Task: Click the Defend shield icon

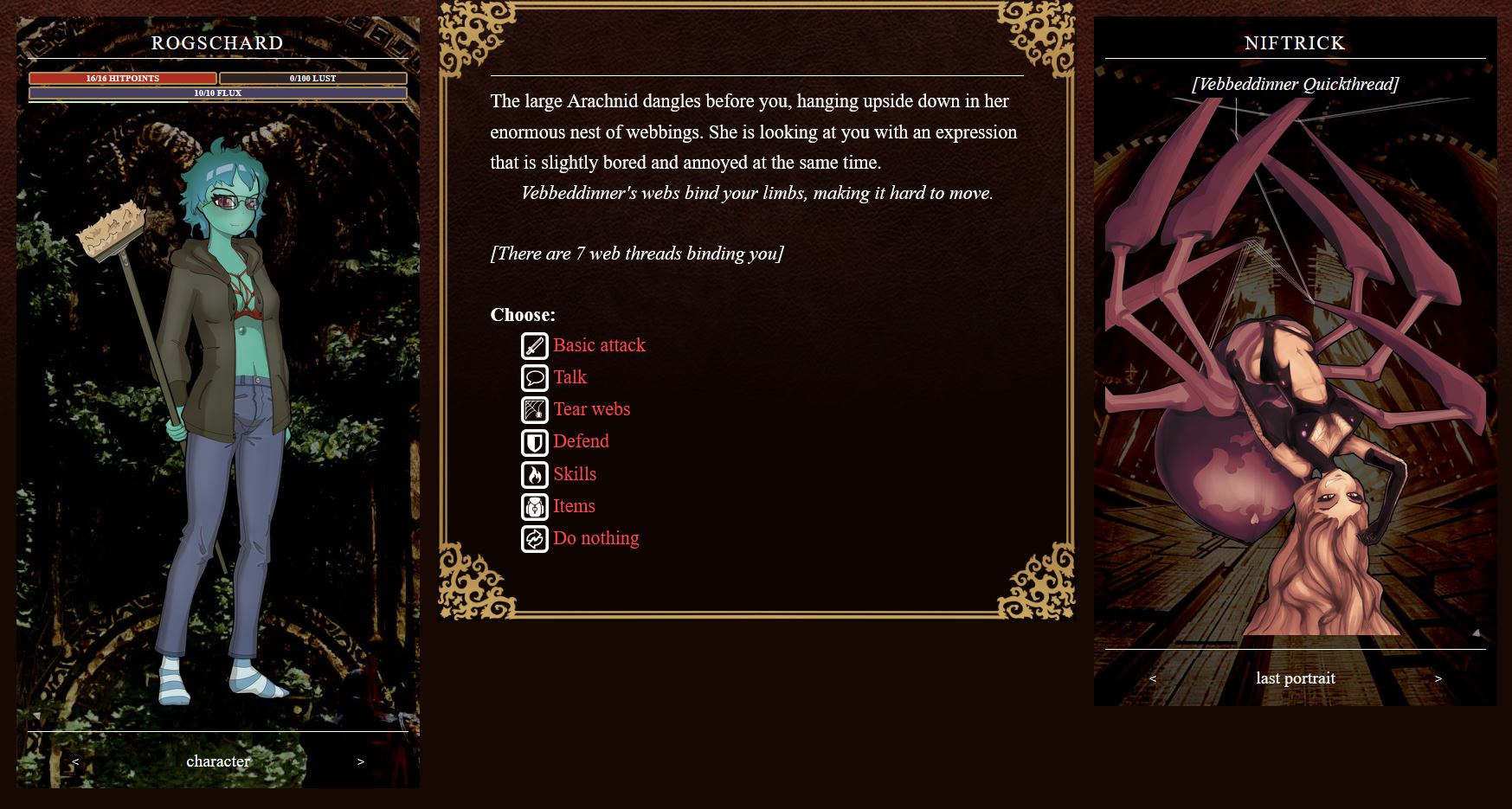Action: (x=534, y=441)
